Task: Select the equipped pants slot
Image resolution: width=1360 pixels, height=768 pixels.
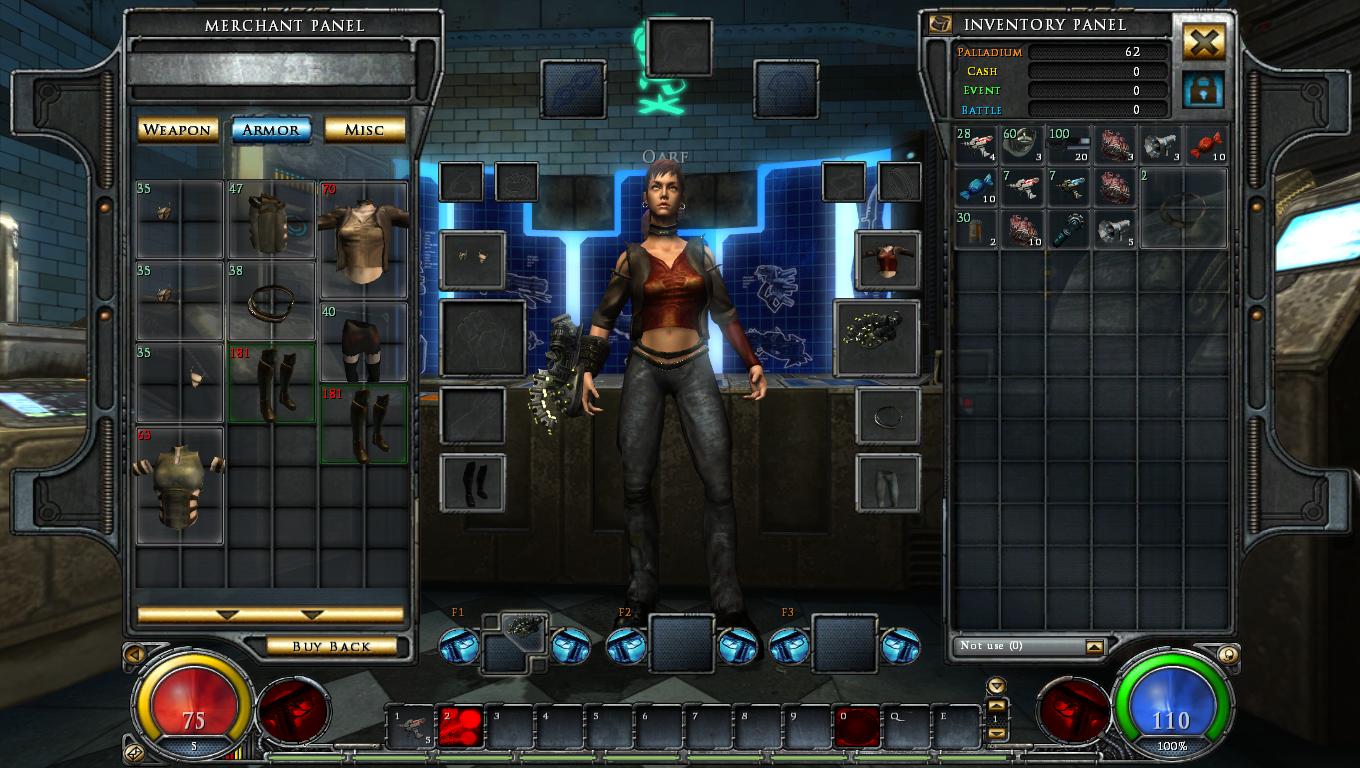Action: [x=888, y=483]
